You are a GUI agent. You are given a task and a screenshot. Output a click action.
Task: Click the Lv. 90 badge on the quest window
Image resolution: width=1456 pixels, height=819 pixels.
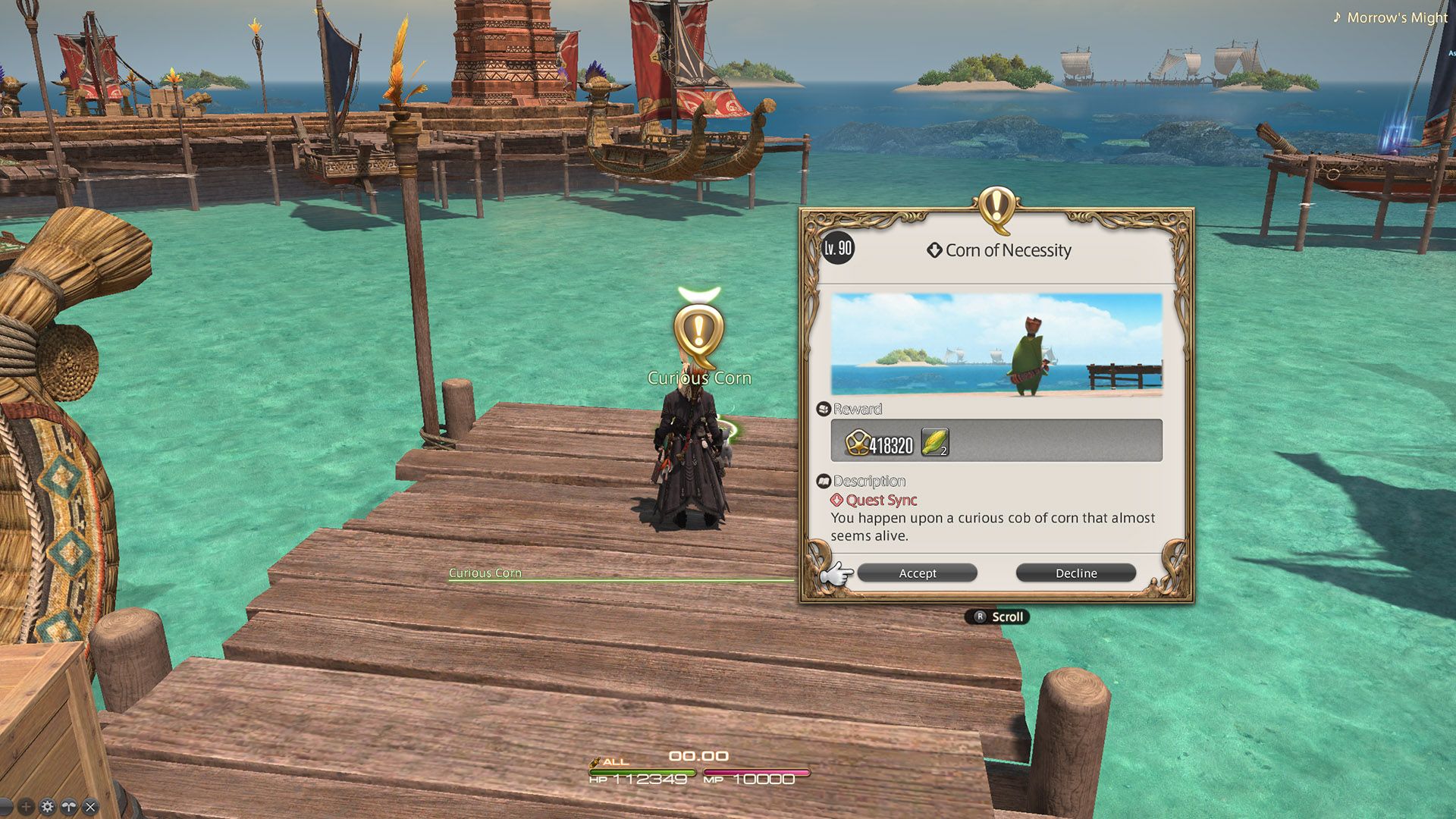837,249
